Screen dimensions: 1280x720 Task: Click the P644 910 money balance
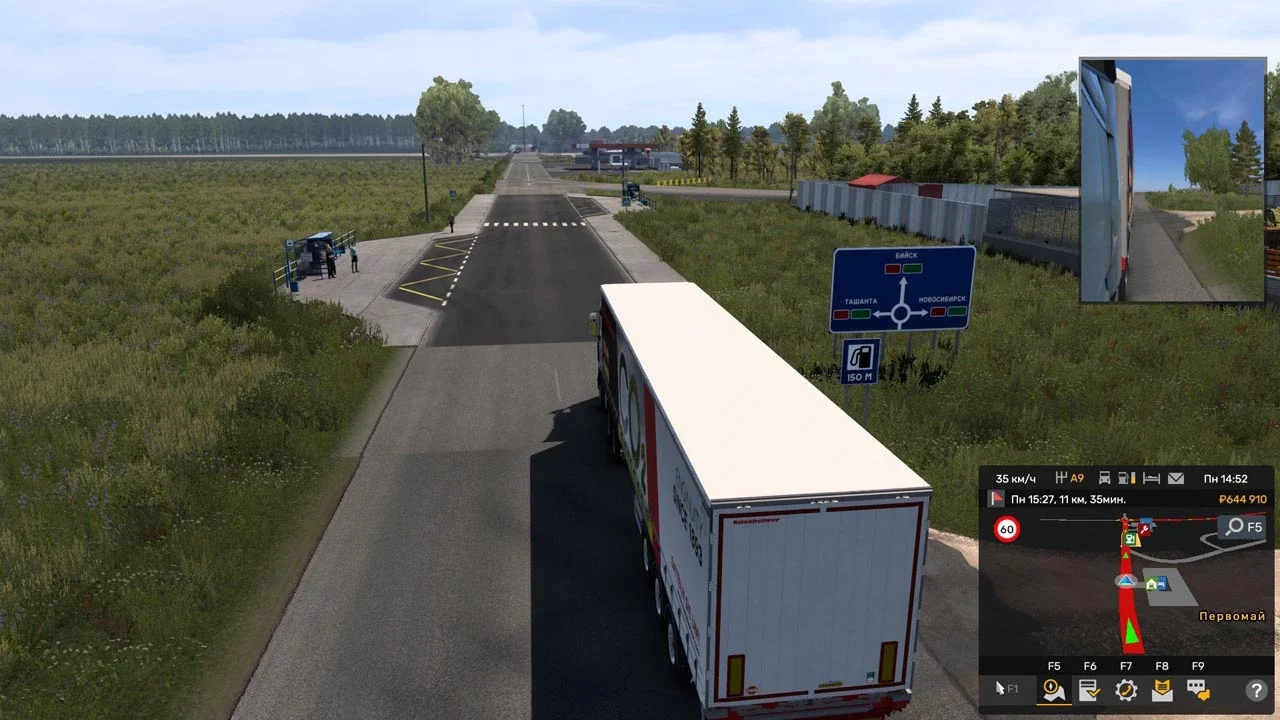(1243, 497)
